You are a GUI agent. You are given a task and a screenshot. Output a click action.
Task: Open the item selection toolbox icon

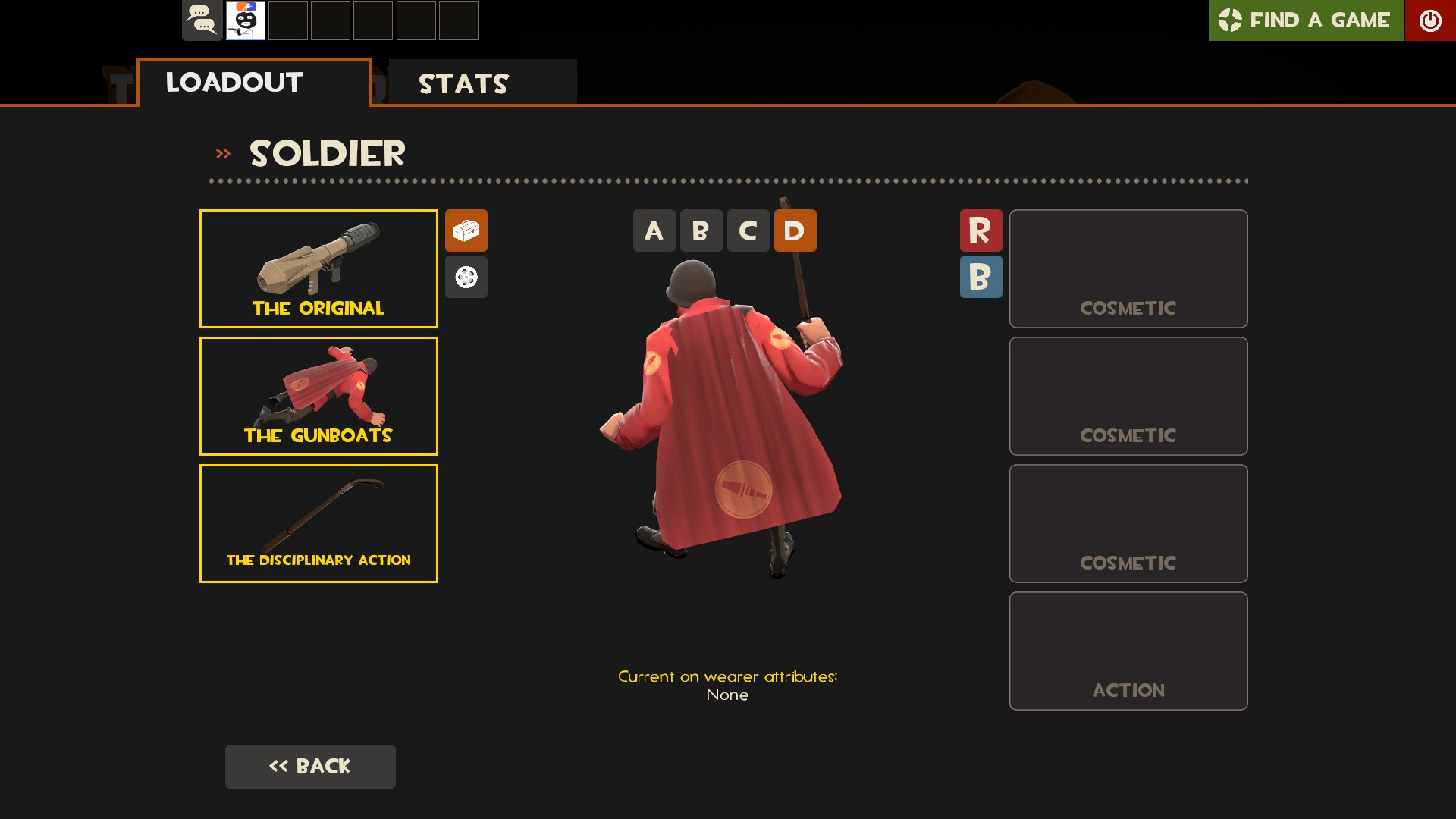coord(466,231)
